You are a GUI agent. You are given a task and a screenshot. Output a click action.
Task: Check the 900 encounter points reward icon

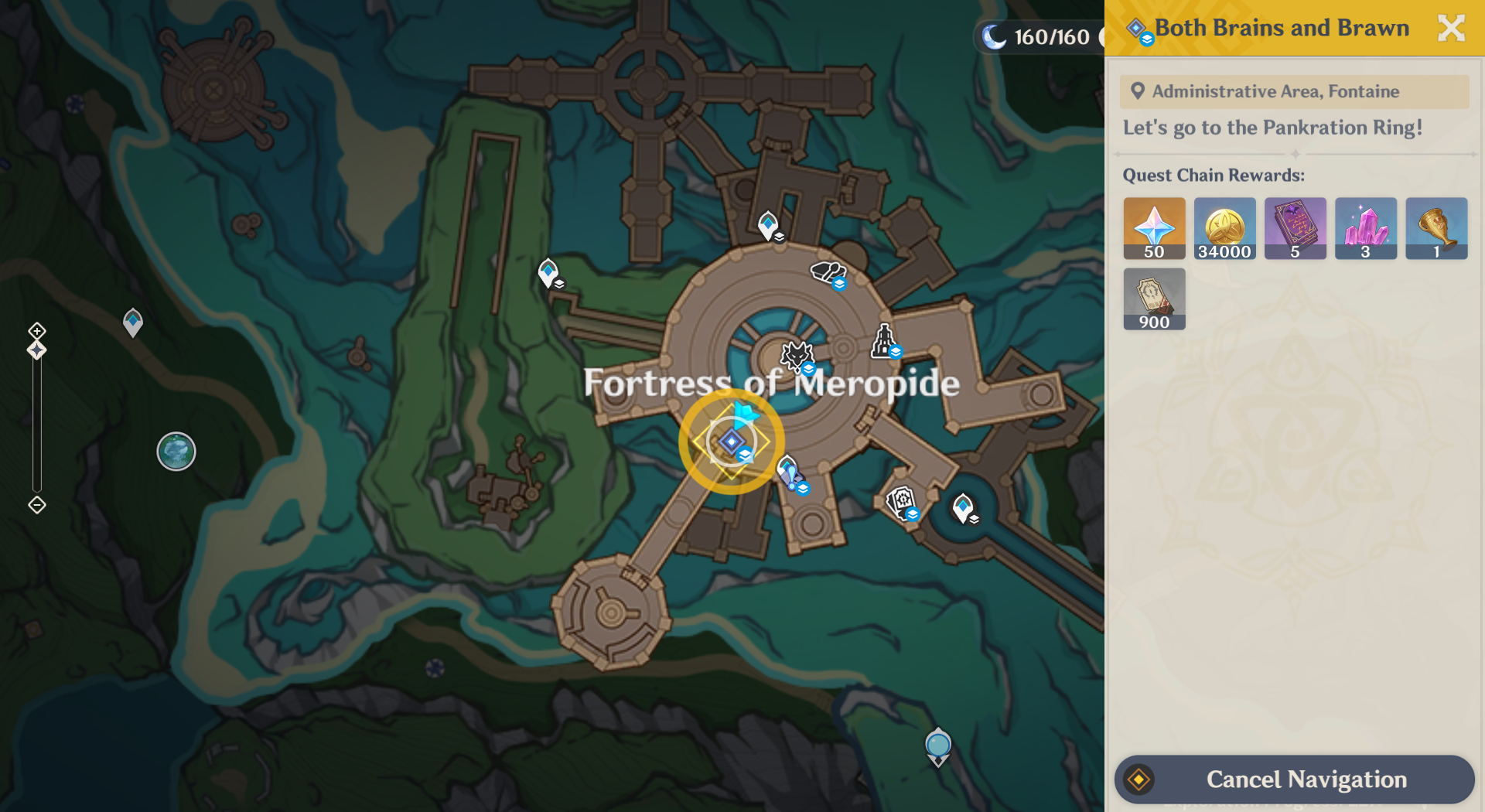[1153, 299]
